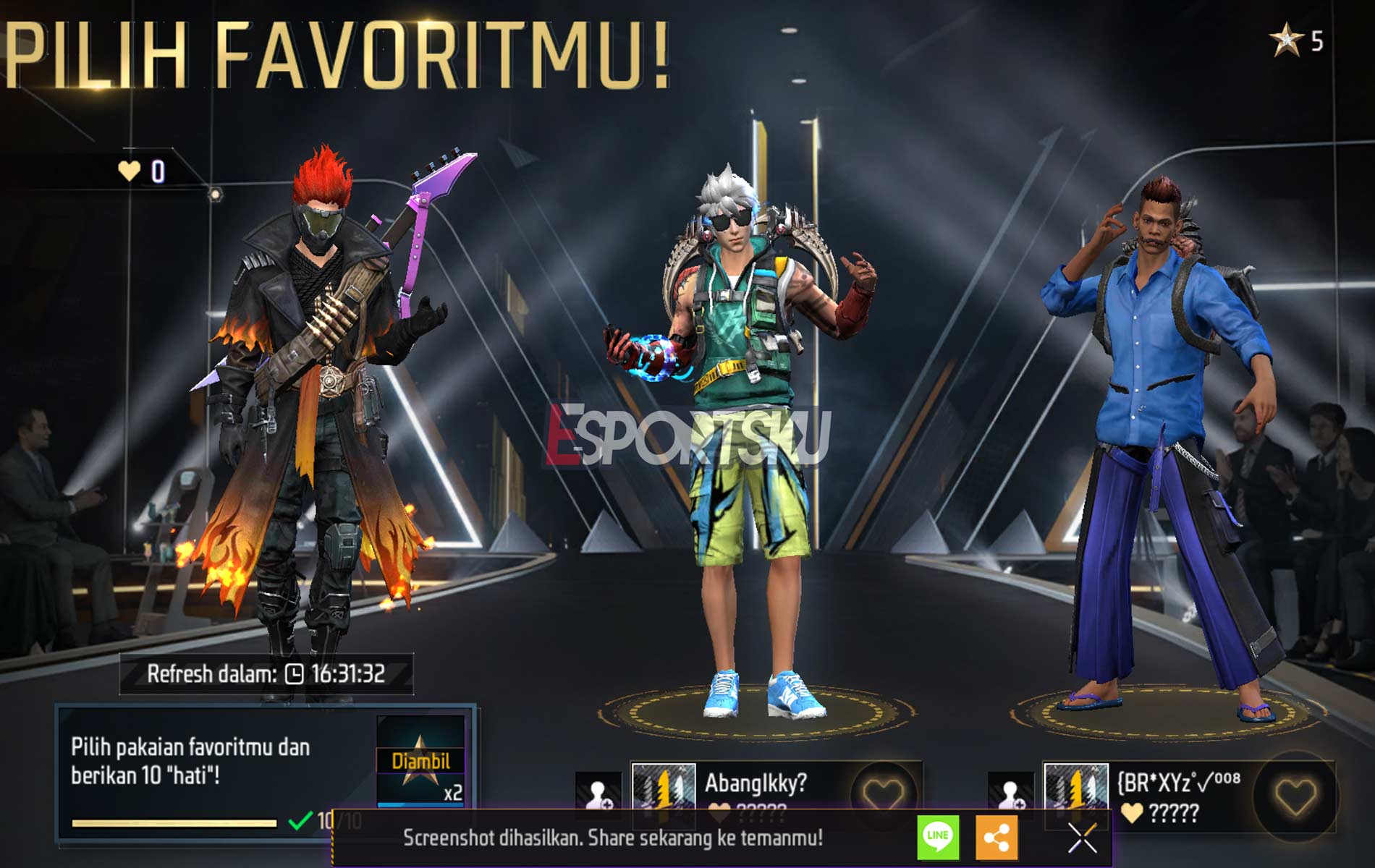Image resolution: width=1375 pixels, height=868 pixels.
Task: Tap the 10/10 mission progress bar
Action: tap(174, 821)
